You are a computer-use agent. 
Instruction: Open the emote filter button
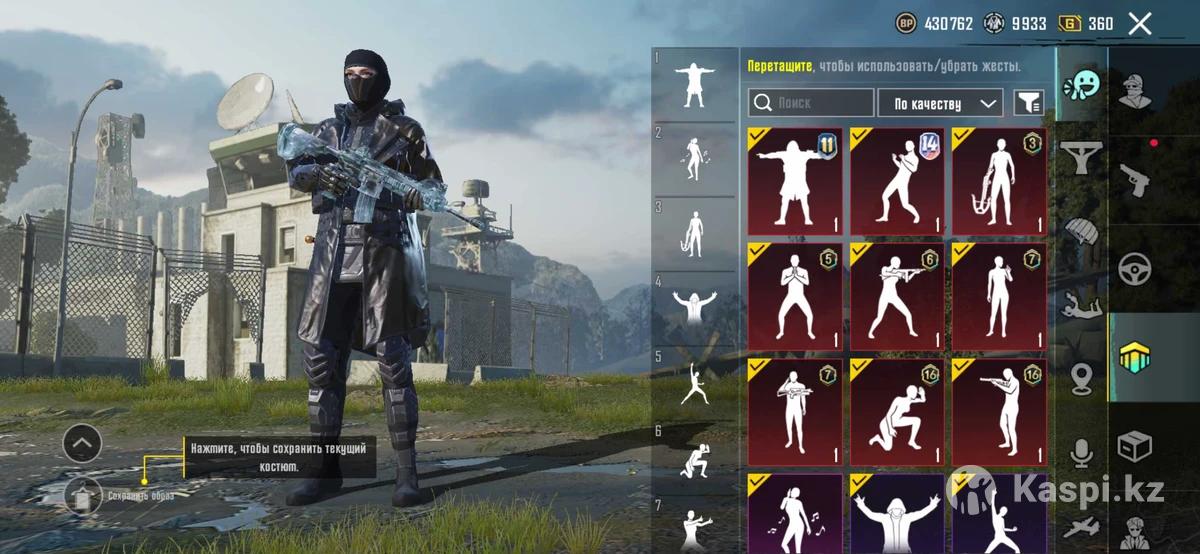[x=1029, y=103]
